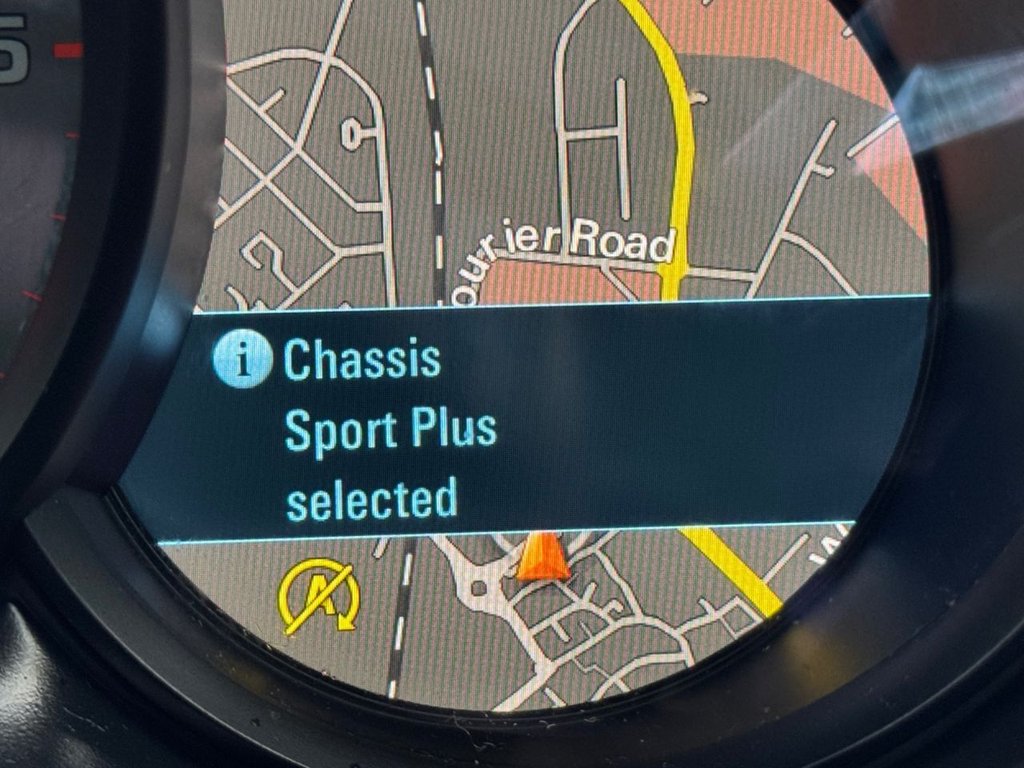Select the orange vehicle position arrow on map
Screen dimensions: 1024x768
pyautogui.click(x=542, y=558)
